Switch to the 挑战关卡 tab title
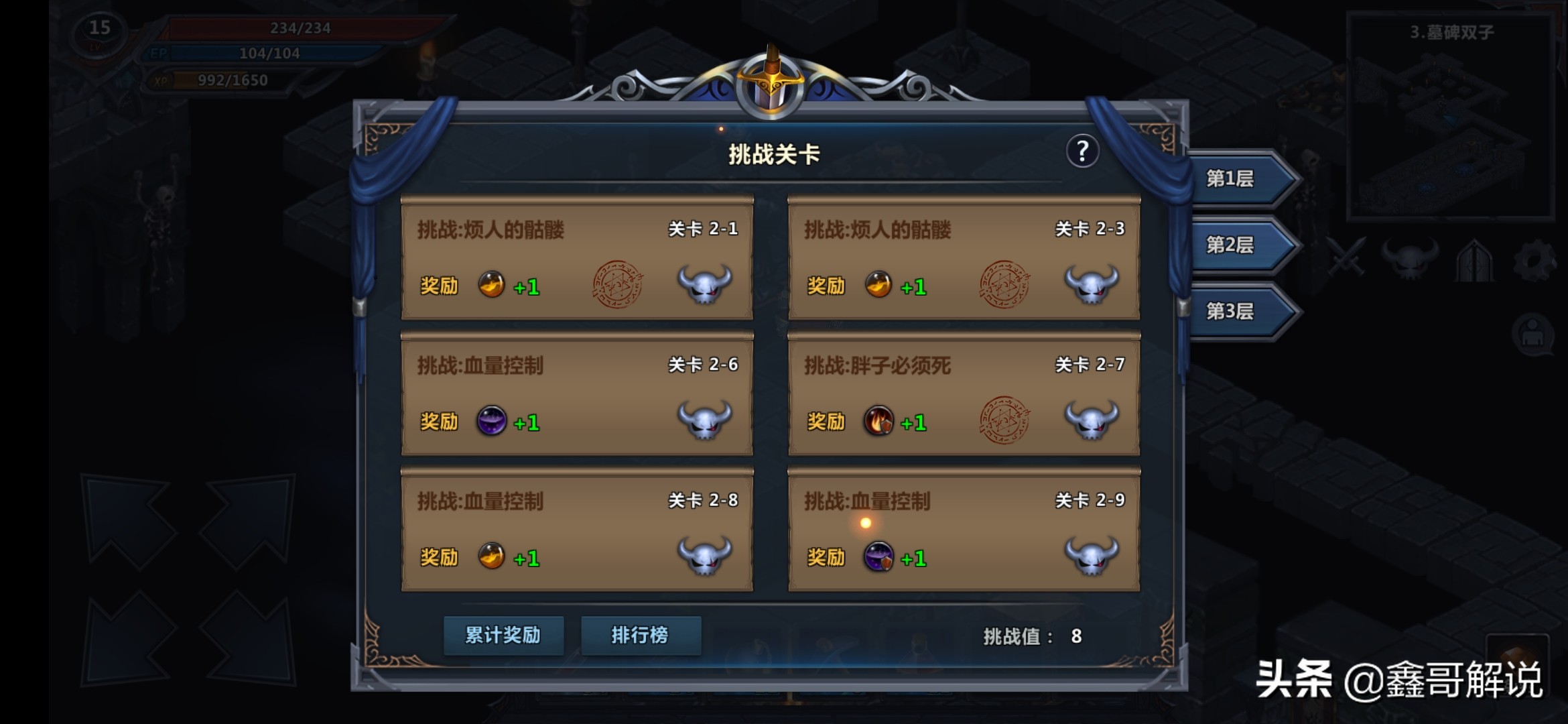This screenshot has width=1568, height=724. coord(775,151)
